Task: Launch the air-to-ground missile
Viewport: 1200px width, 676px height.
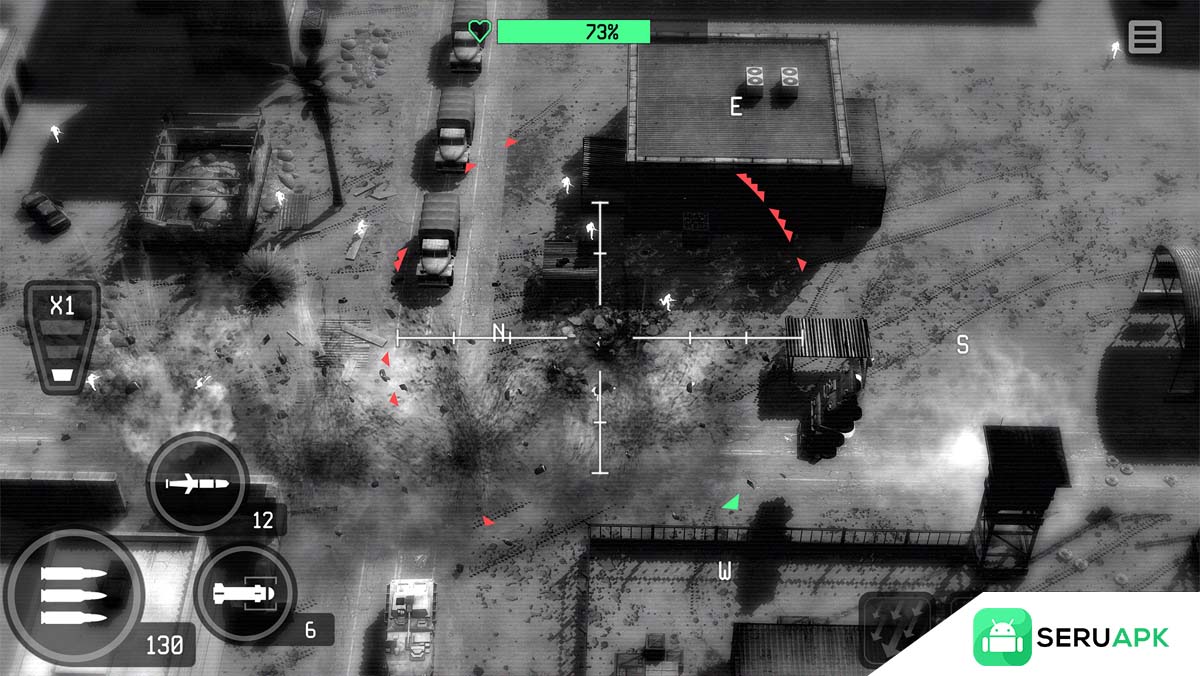Action: 197,485
